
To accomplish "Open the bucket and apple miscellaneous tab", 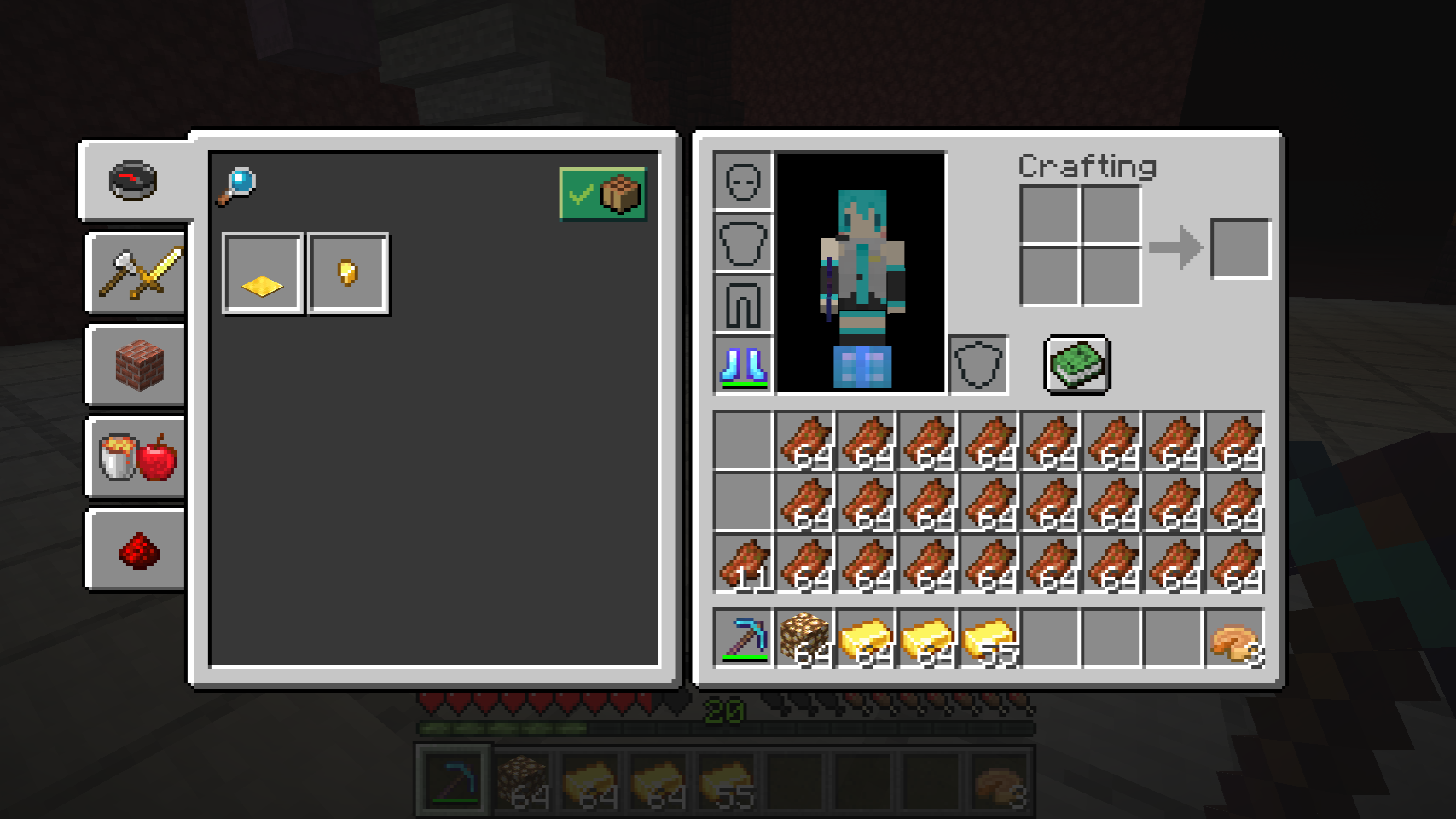I will click(138, 457).
